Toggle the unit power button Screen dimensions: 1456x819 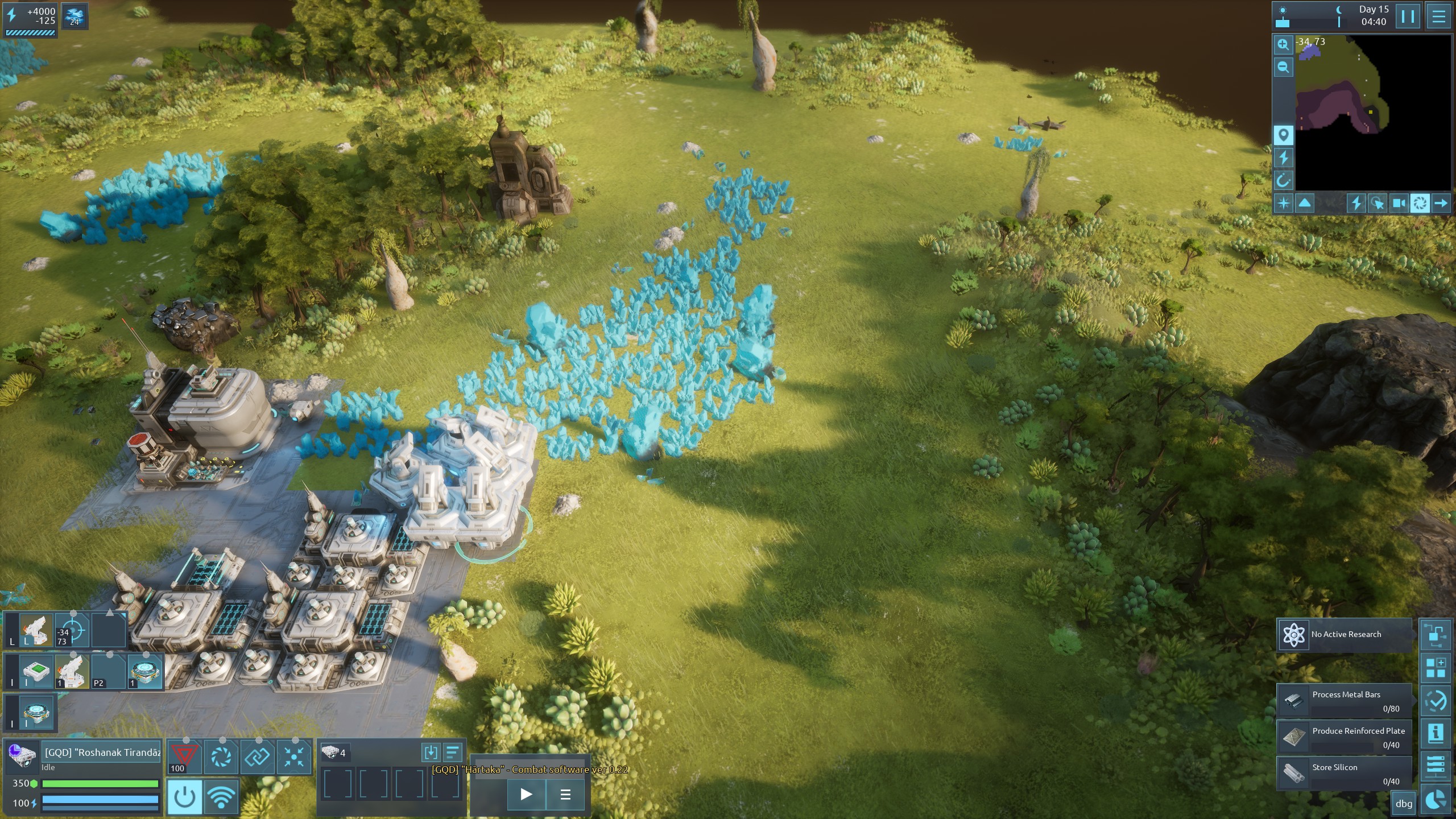tap(184, 797)
